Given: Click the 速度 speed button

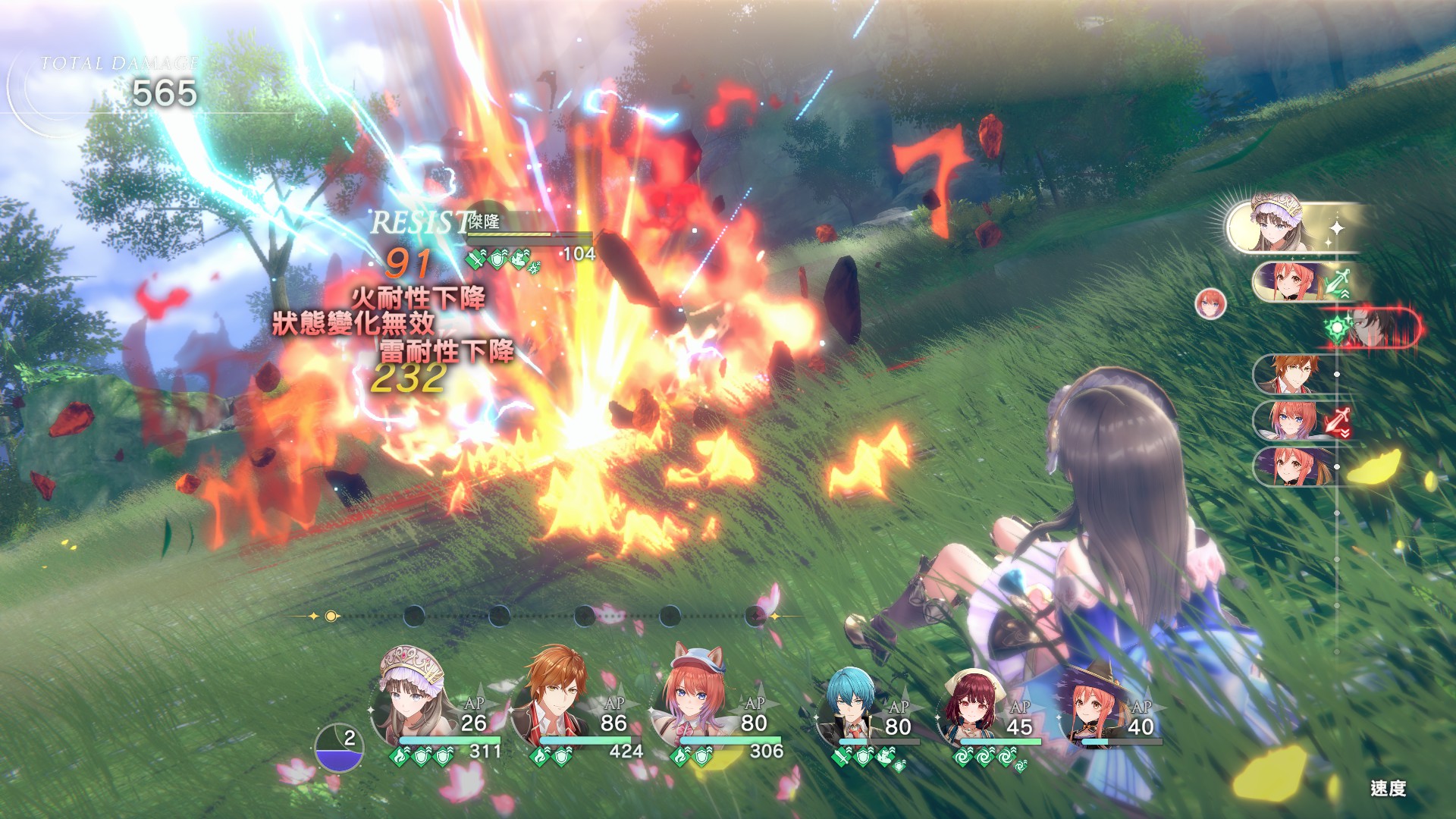Looking at the screenshot, I should [x=1388, y=789].
